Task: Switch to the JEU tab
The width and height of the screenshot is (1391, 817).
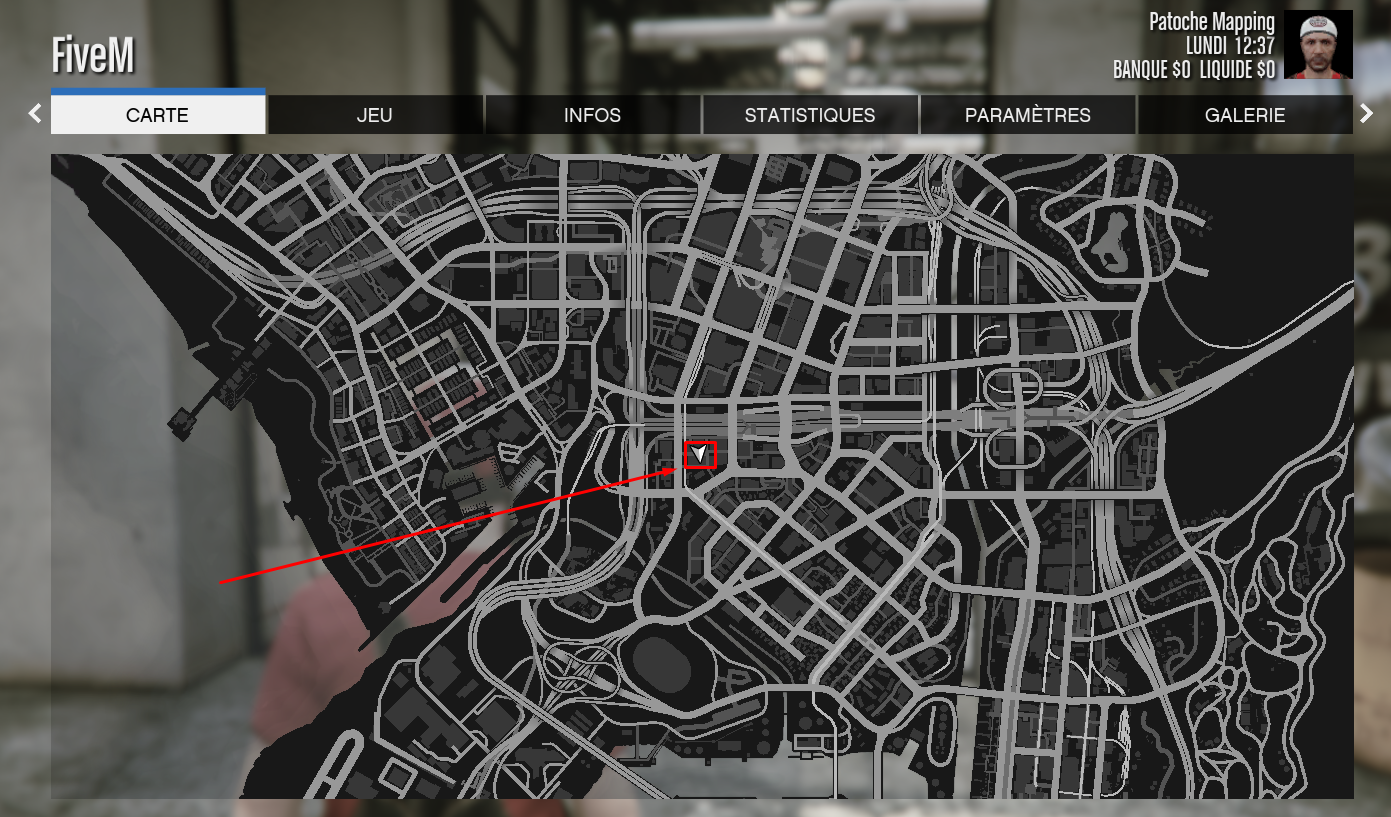Action: [375, 115]
